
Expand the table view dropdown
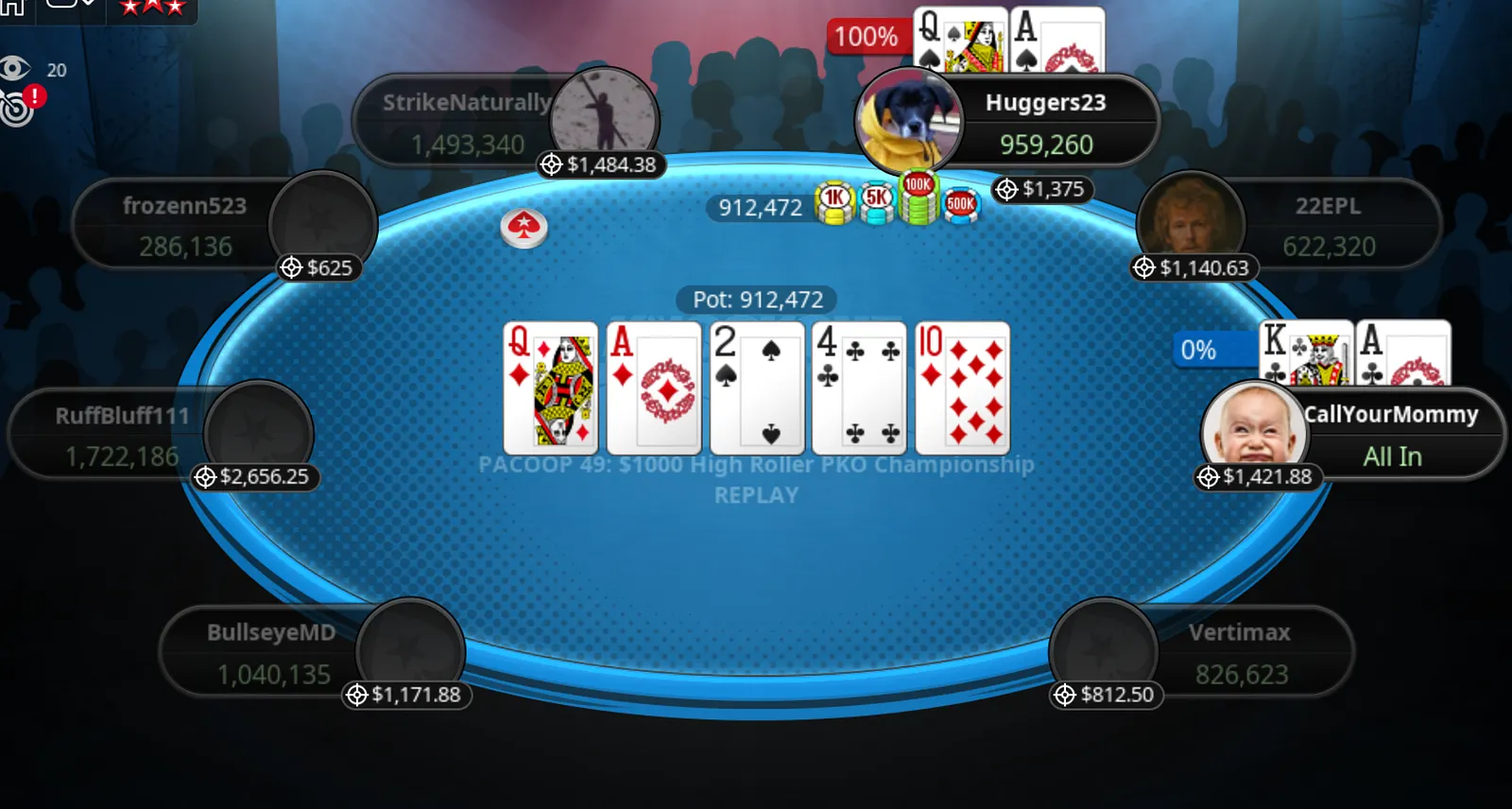[71, 6]
